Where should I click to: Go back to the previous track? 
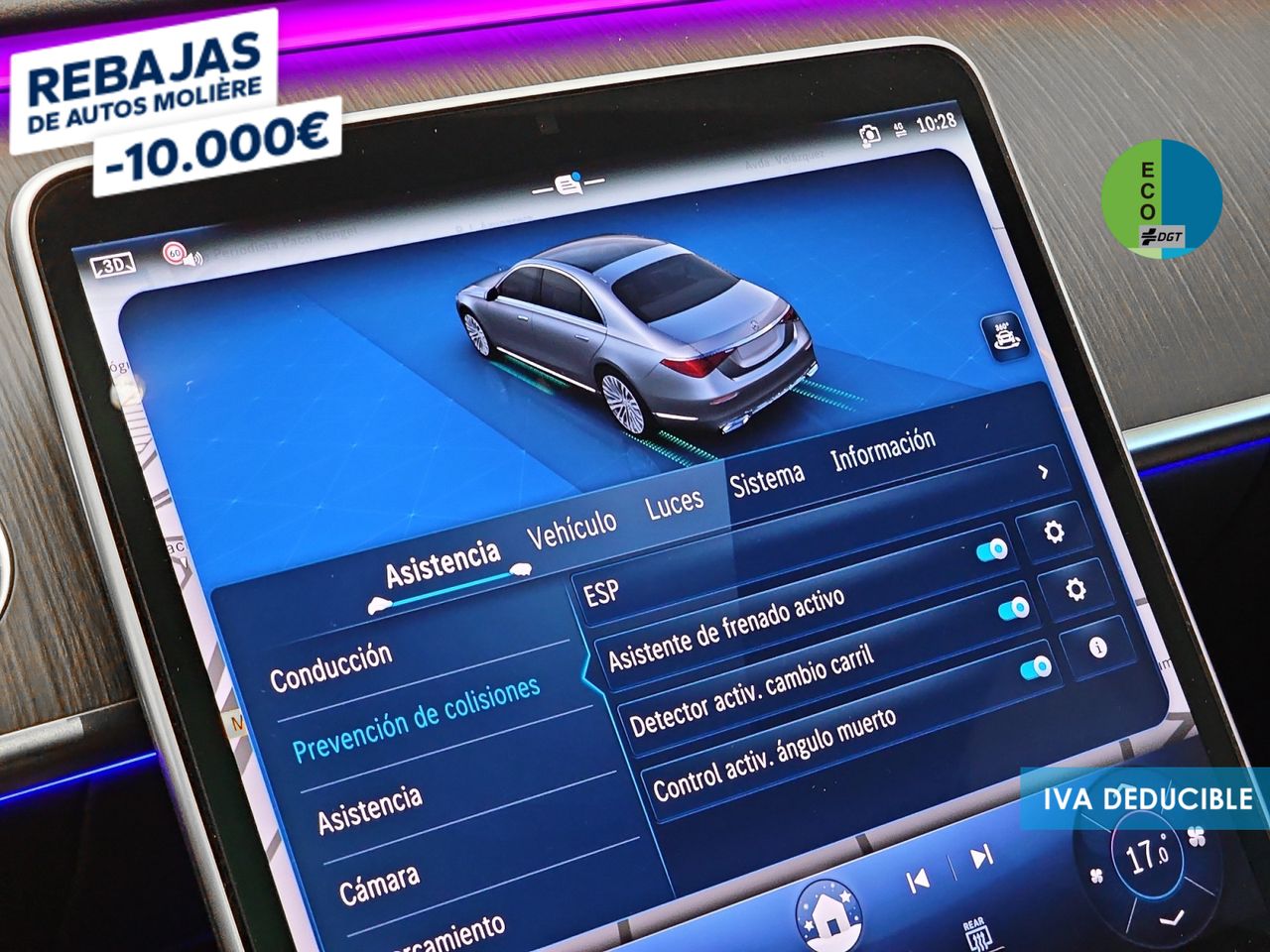[x=919, y=879]
